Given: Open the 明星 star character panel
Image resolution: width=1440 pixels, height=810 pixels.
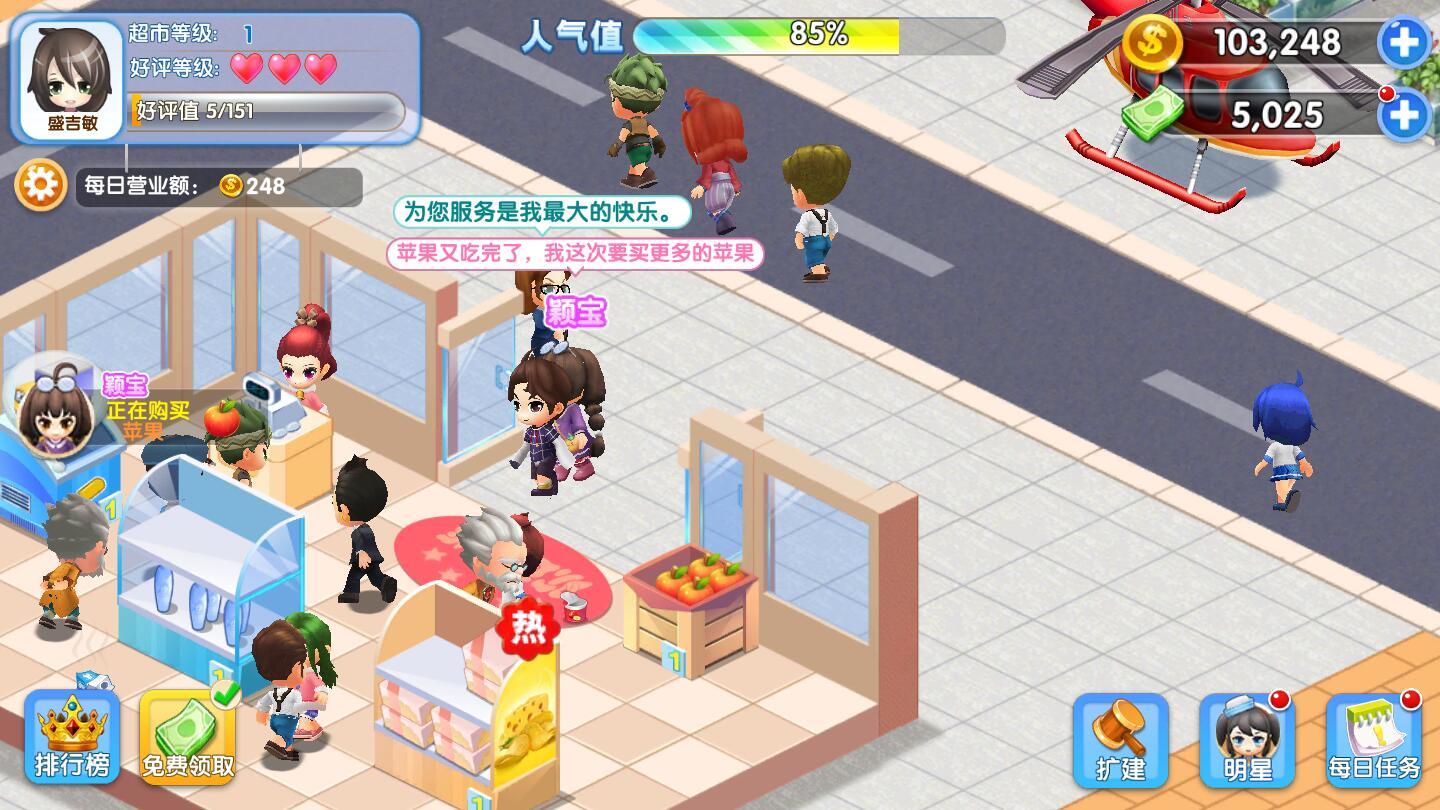Looking at the screenshot, I should coord(1249,740).
